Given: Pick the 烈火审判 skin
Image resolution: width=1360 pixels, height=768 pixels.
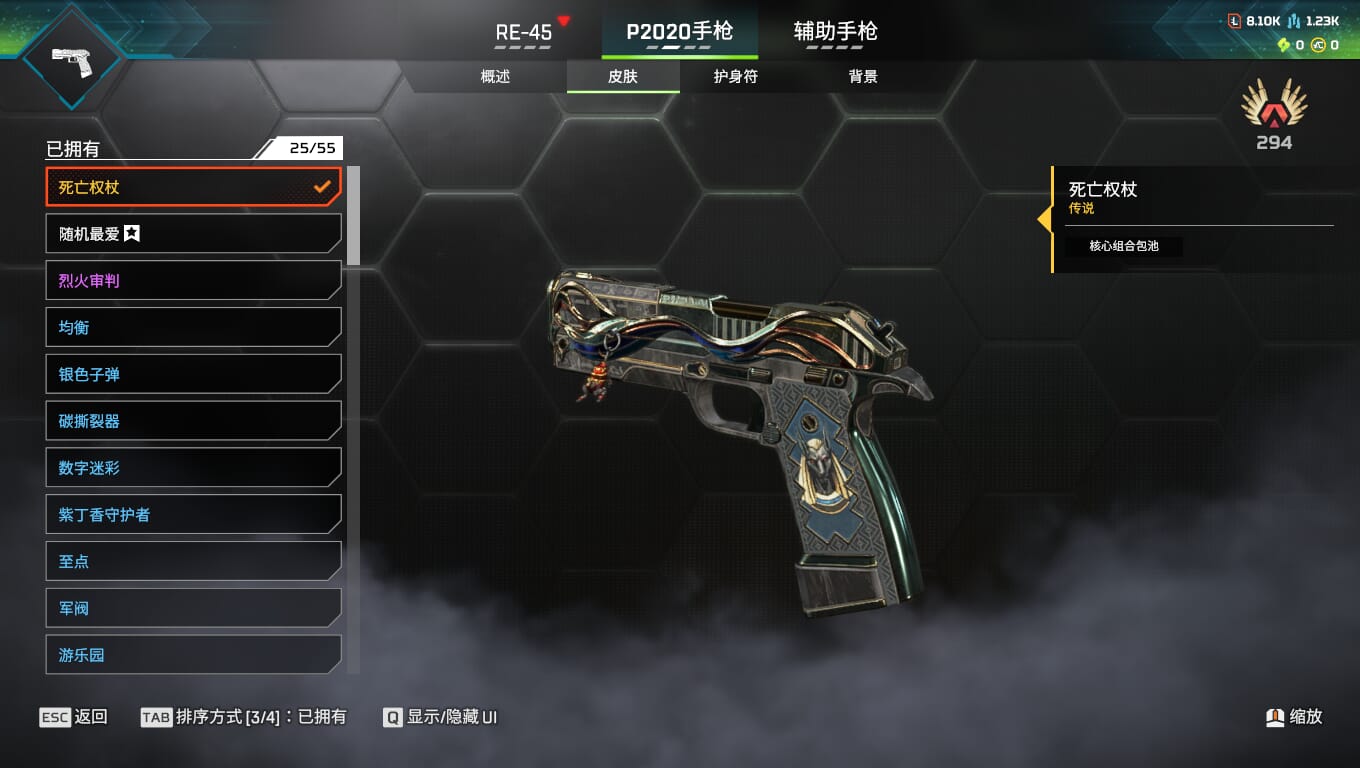Looking at the screenshot, I should point(193,281).
